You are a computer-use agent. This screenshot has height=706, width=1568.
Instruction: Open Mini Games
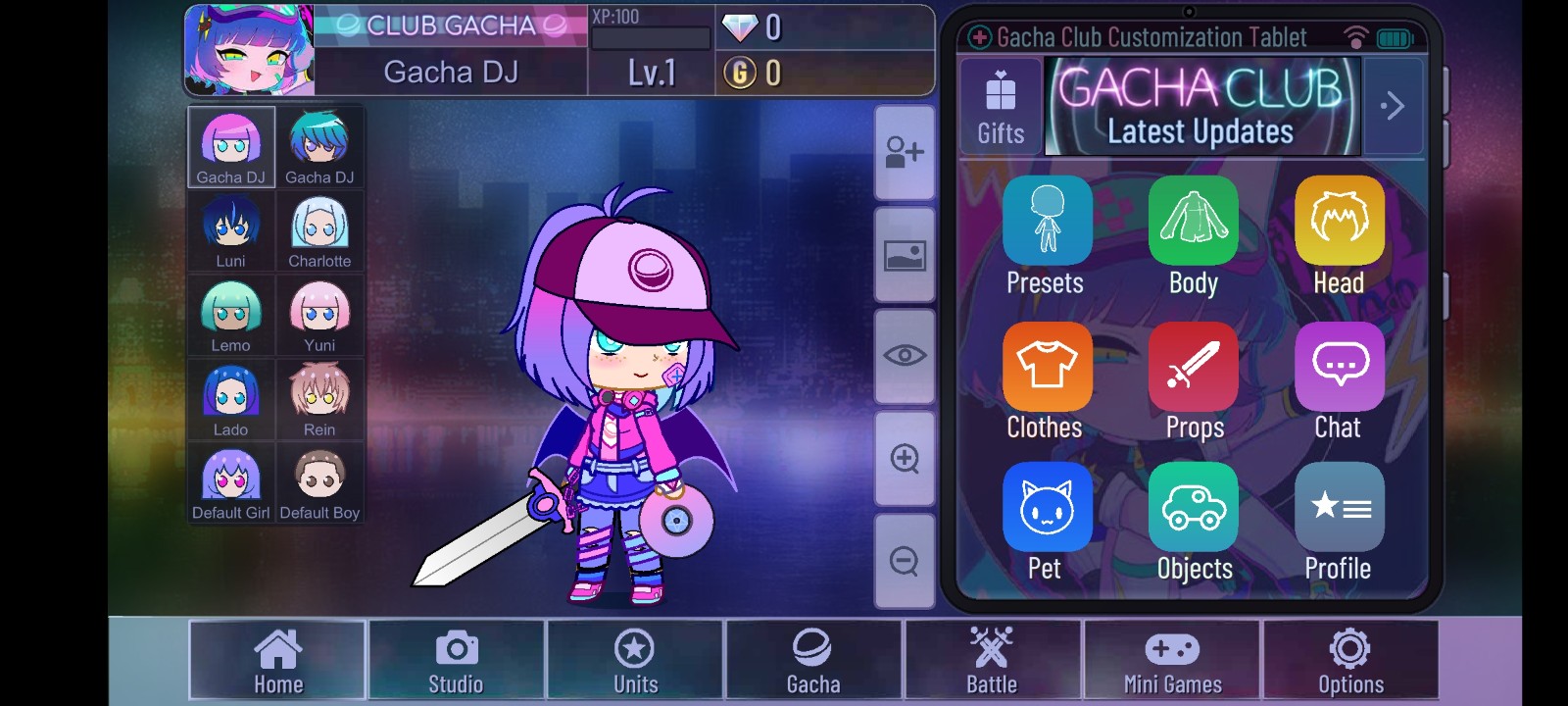pyautogui.click(x=1172, y=660)
